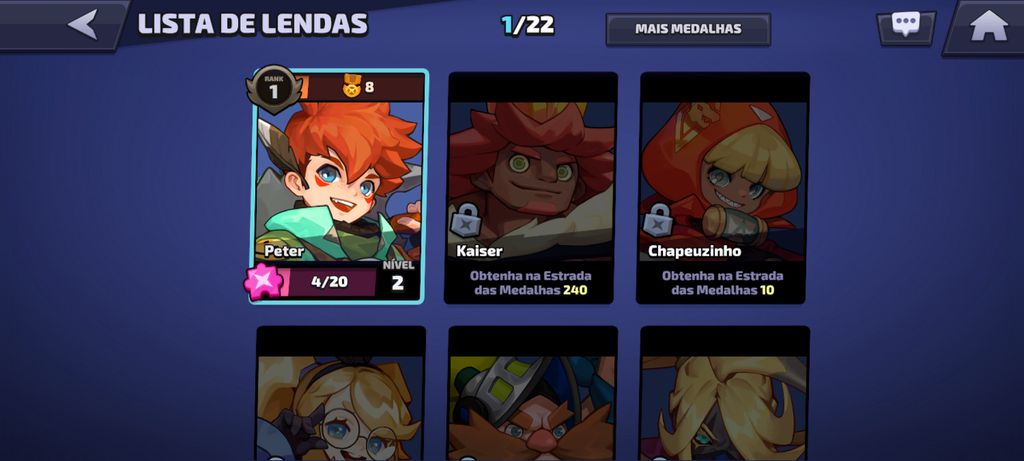Select the Peter legend card
This screenshot has width=1024, height=461.
point(340,185)
